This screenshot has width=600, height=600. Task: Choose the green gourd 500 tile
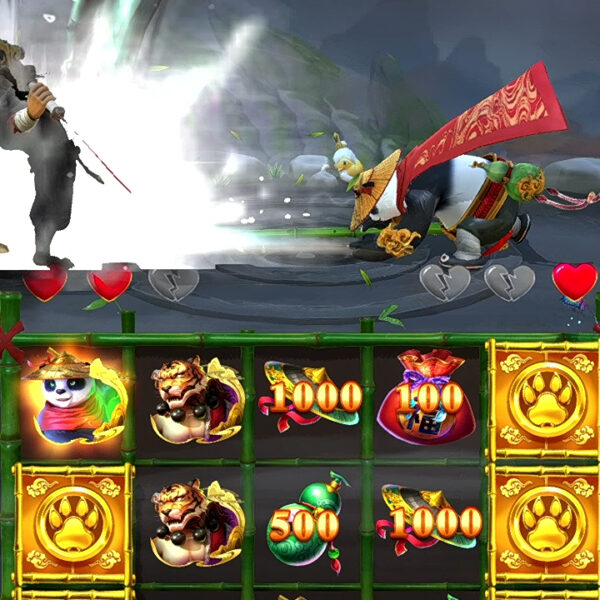(x=308, y=520)
